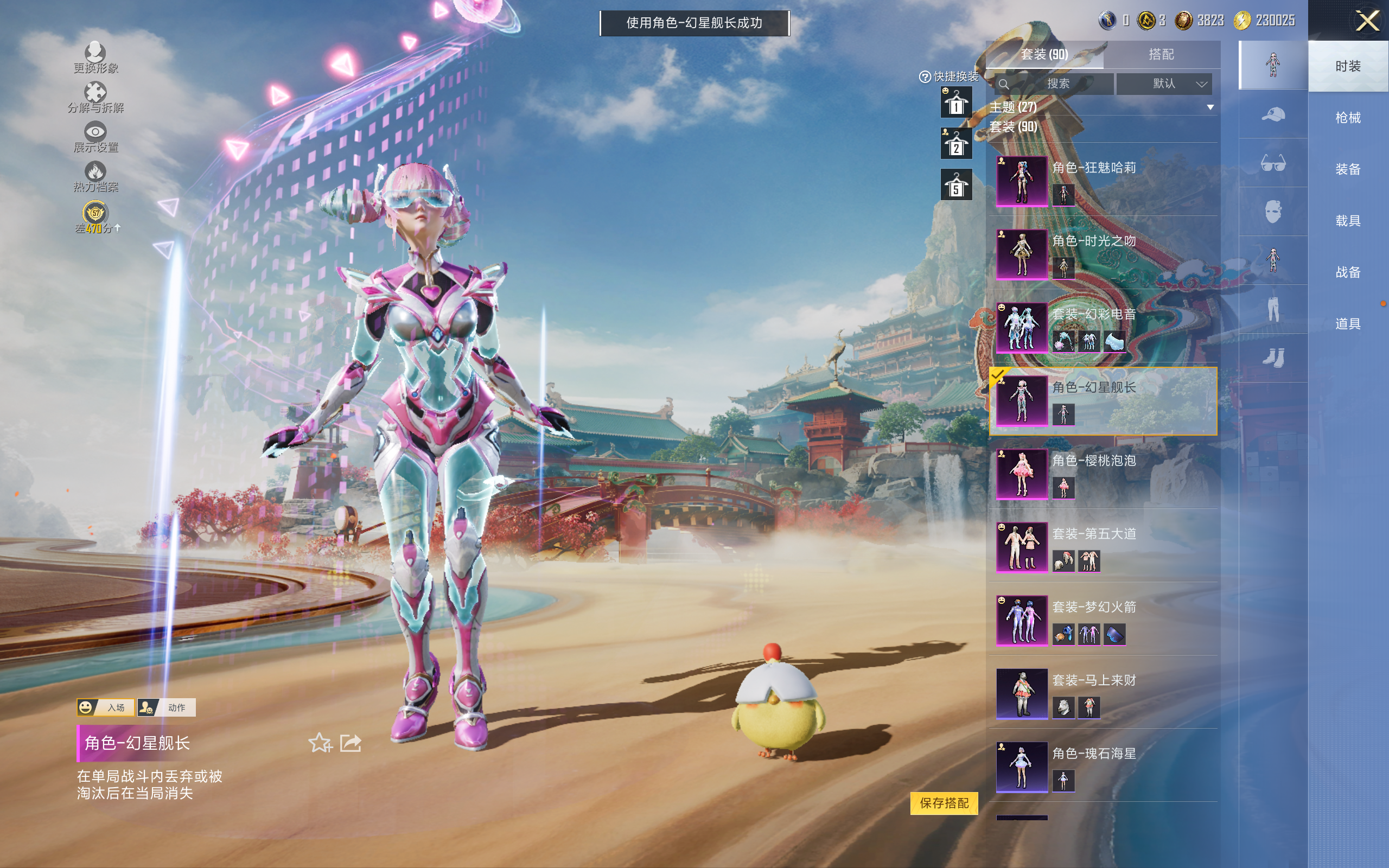Click the share arrow icon
The width and height of the screenshot is (1389, 868).
point(351,743)
